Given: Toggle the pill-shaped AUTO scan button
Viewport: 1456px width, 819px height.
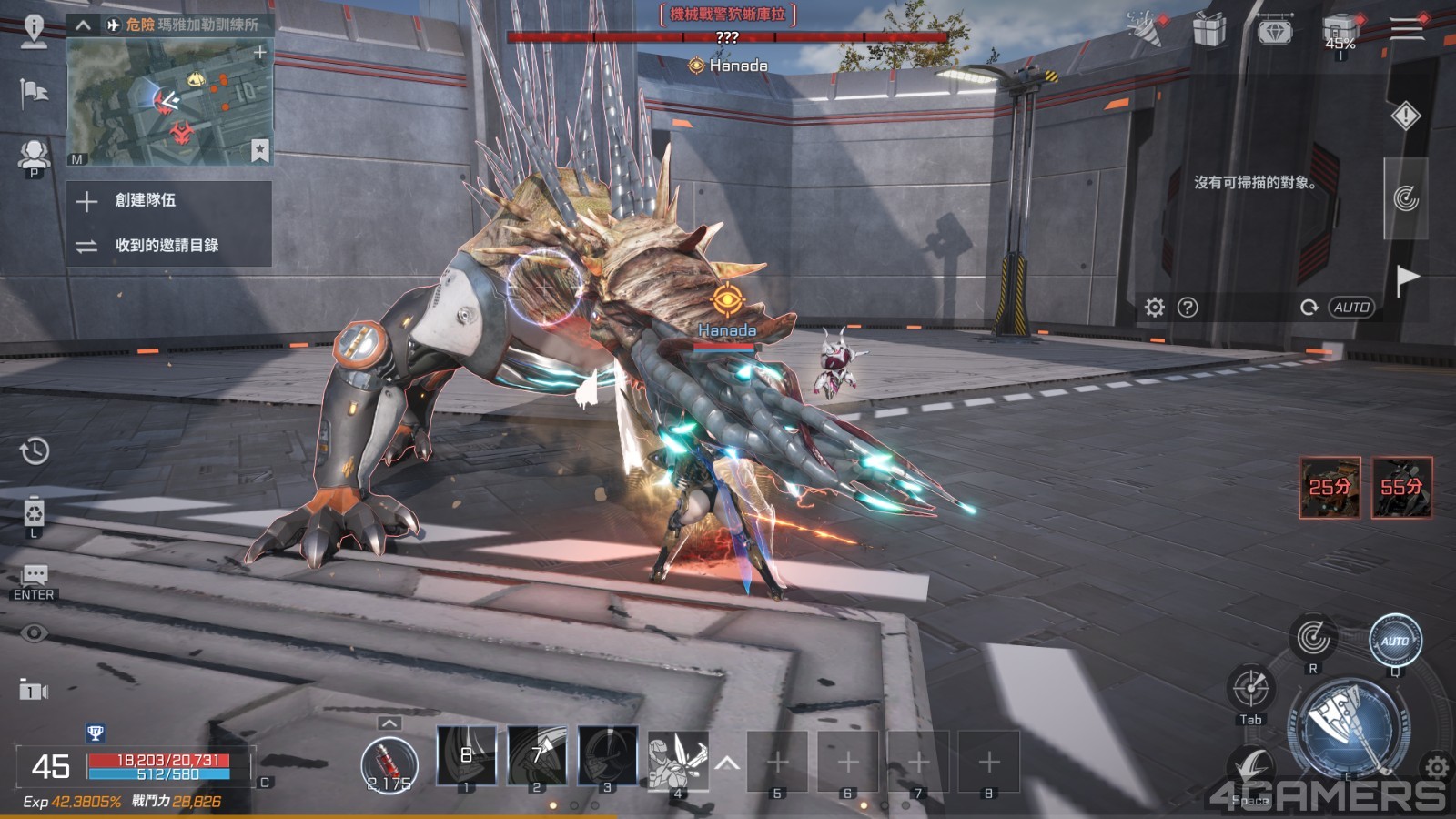Looking at the screenshot, I should point(1351,308).
